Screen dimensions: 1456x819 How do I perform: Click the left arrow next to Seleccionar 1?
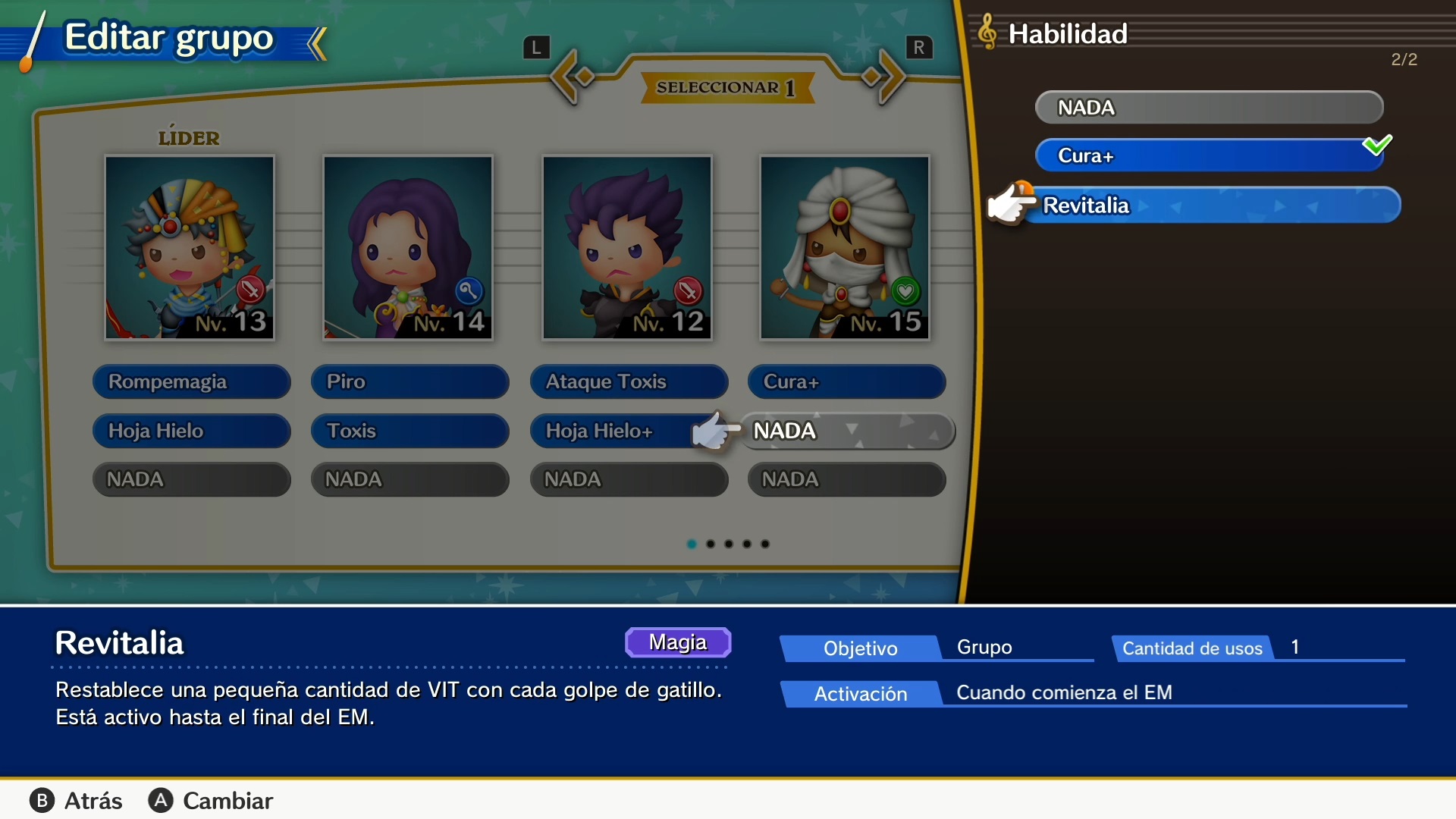tap(571, 77)
